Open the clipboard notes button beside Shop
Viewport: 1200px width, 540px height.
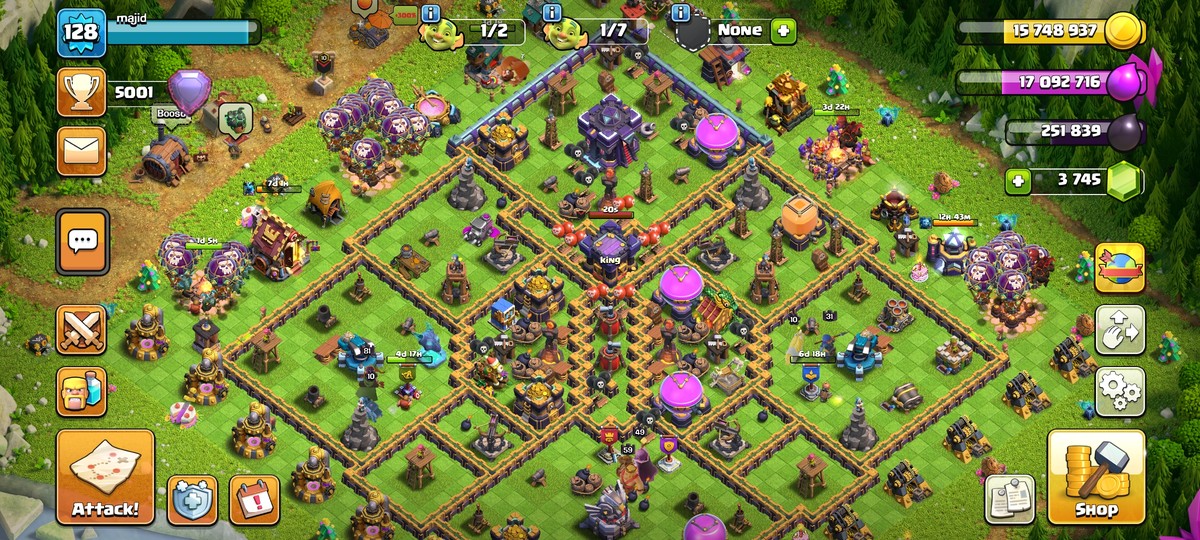[x=1009, y=499]
